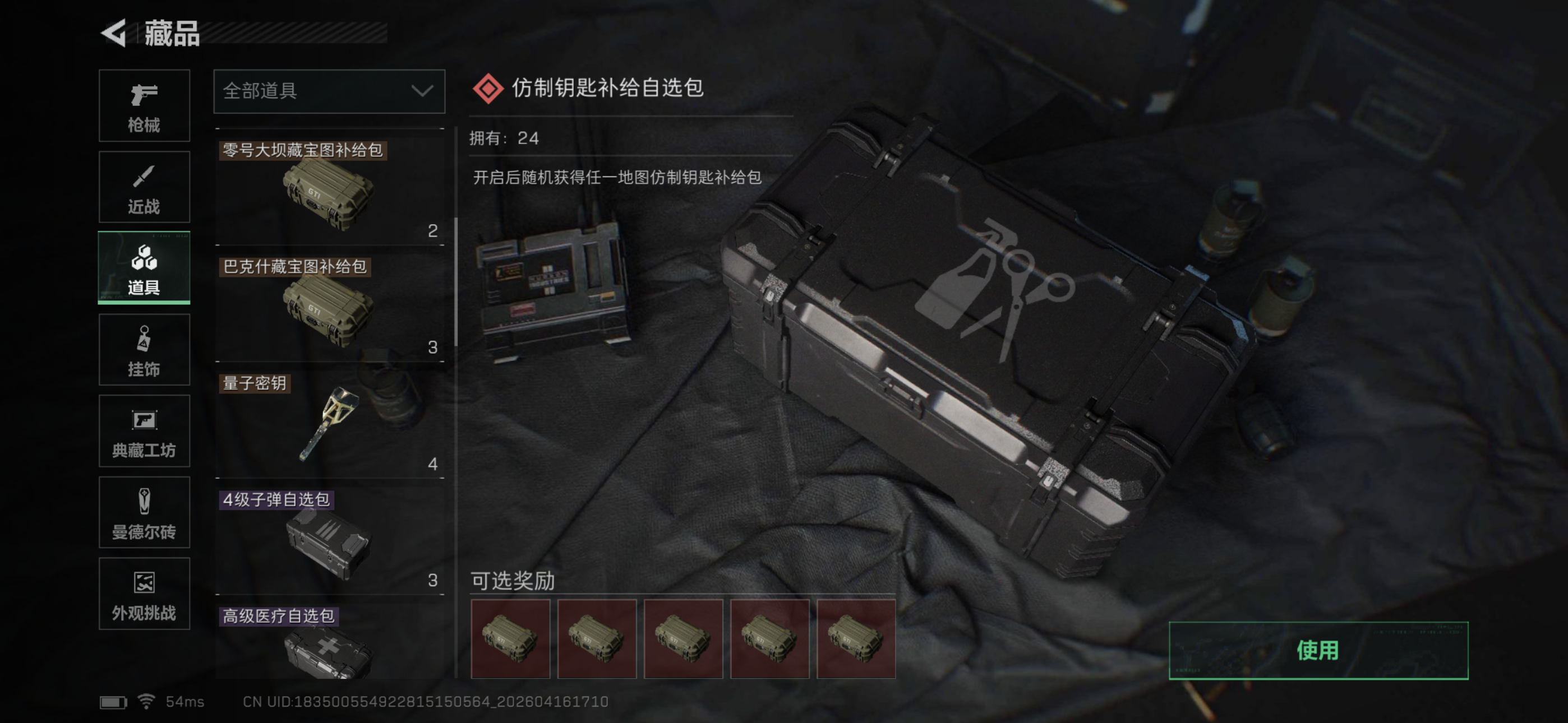The image size is (1568, 723).
Task: Show the 挂饰 charms tab
Action: 144,349
